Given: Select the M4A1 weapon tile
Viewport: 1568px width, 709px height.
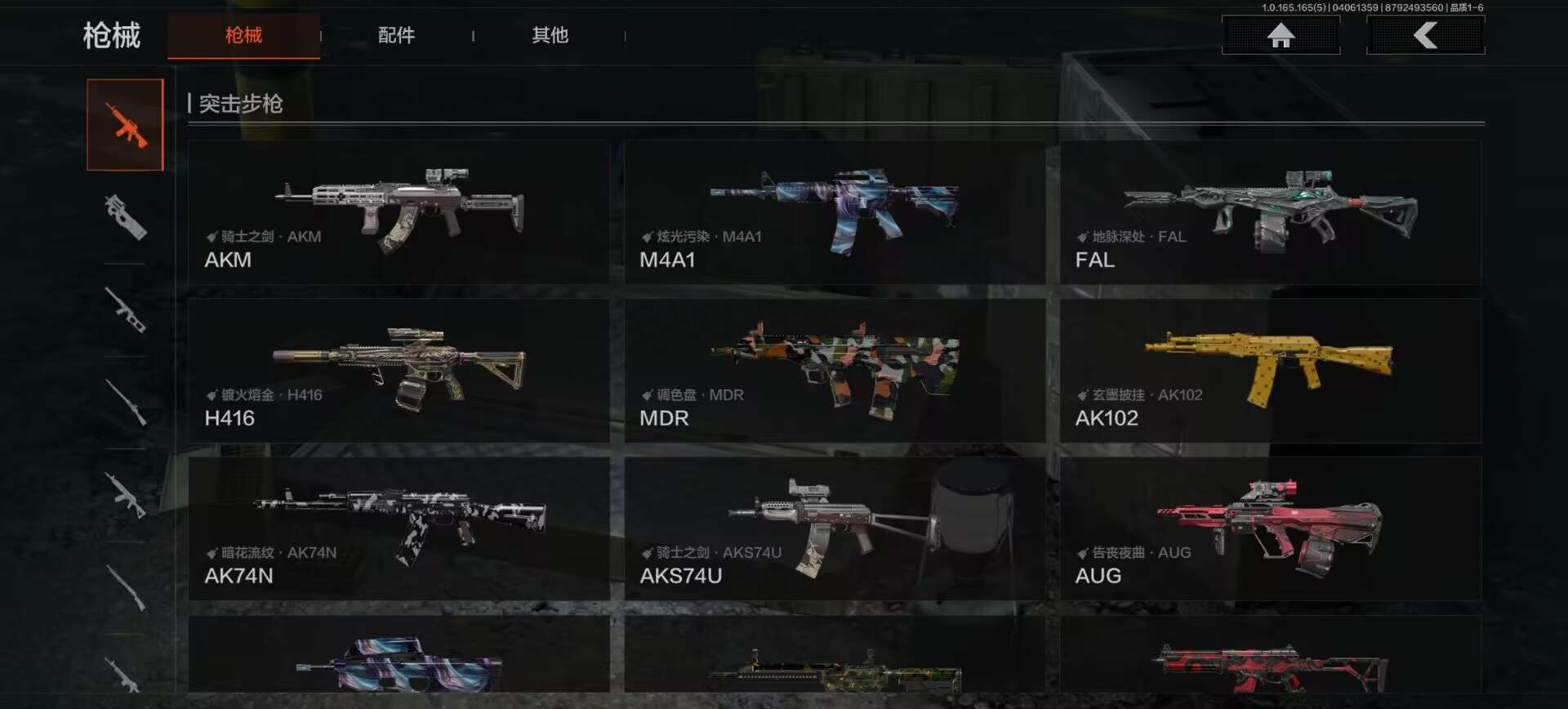Looking at the screenshot, I should click(835, 212).
